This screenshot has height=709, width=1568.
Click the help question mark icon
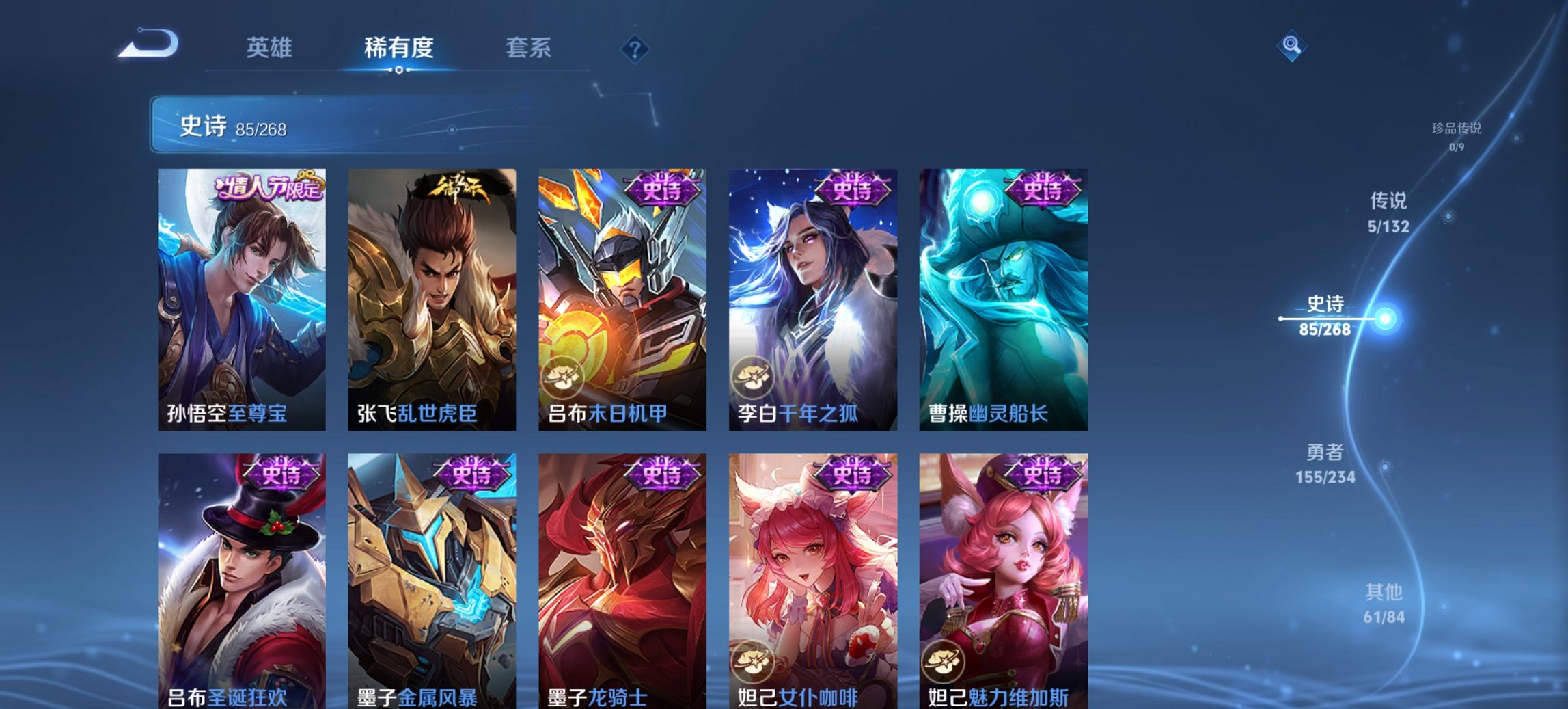pyautogui.click(x=634, y=47)
